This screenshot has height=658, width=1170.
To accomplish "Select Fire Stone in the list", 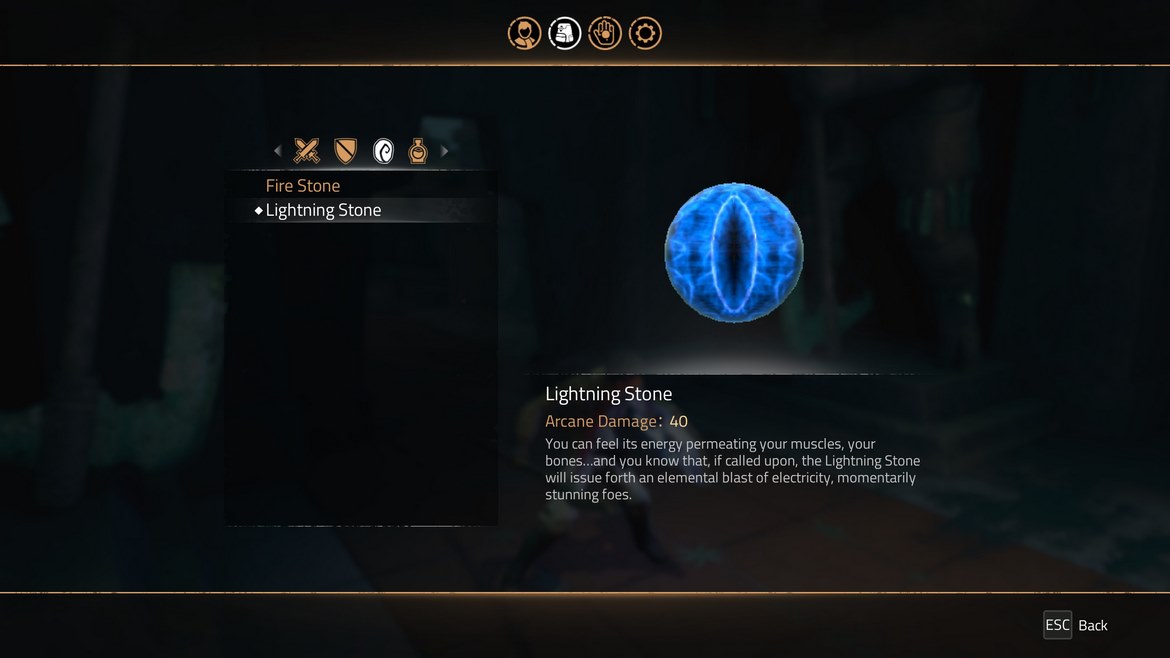I will (303, 186).
